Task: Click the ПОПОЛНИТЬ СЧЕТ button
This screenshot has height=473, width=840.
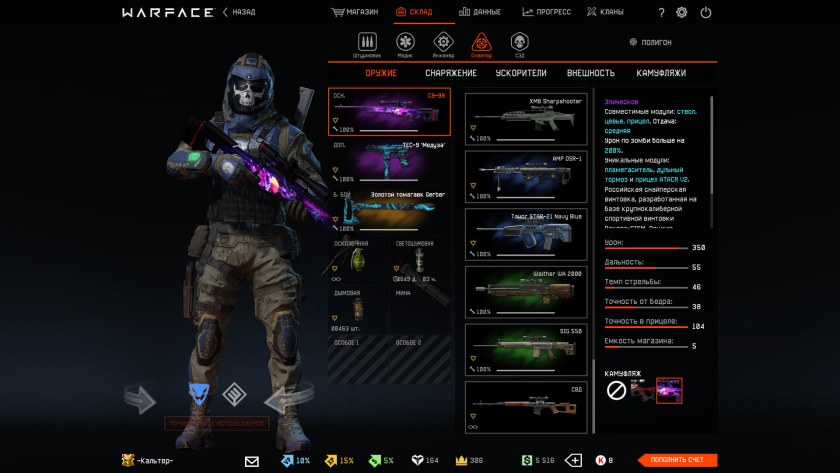Action: [x=678, y=460]
